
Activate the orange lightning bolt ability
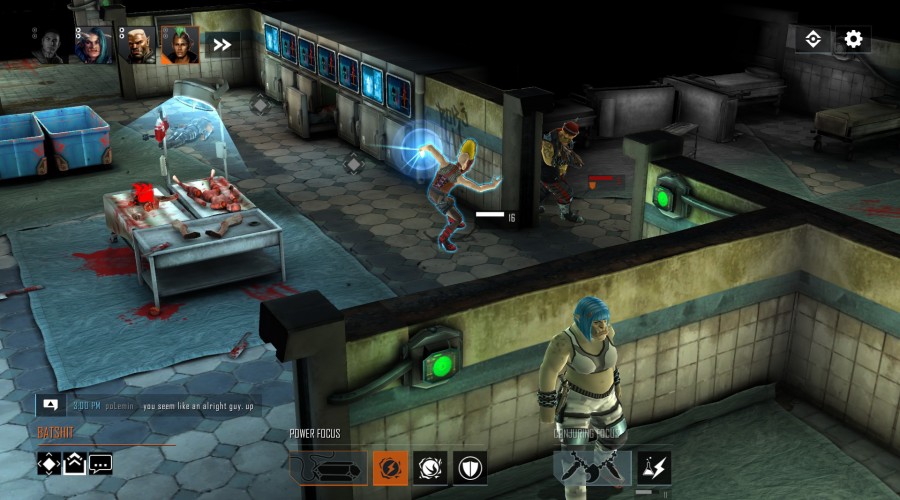(x=390, y=467)
